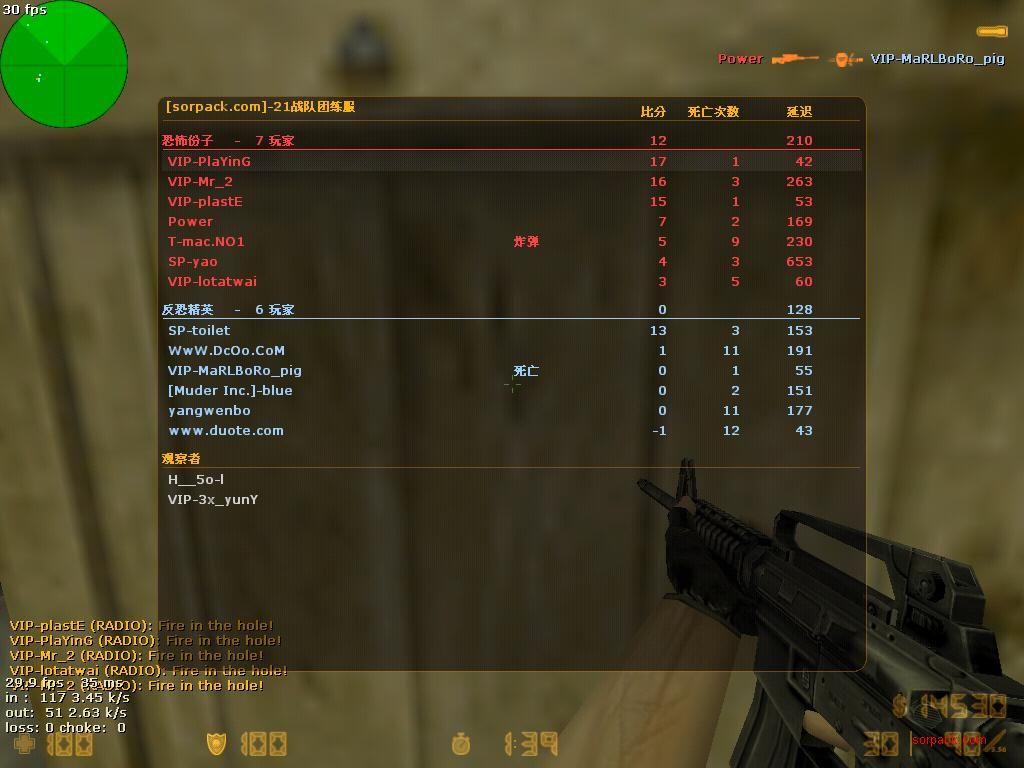Click the [Muder Inc.]-blue row
This screenshot has width=1024, height=768.
coord(230,390)
